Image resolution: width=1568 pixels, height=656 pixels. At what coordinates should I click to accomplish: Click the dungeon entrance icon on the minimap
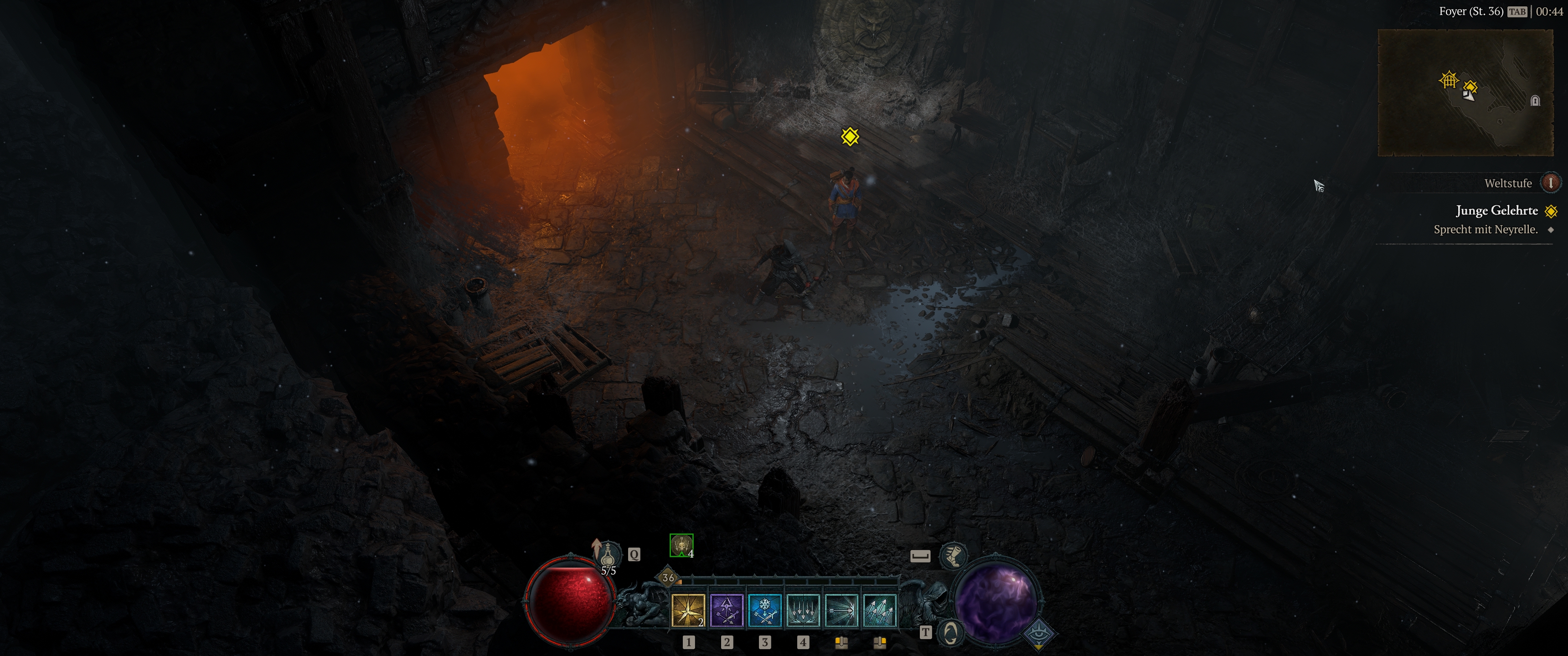pos(1535,101)
